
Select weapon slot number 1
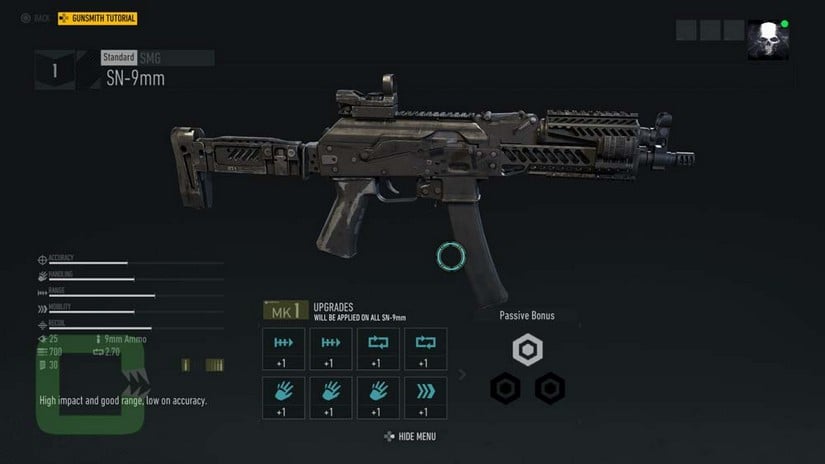[54, 70]
